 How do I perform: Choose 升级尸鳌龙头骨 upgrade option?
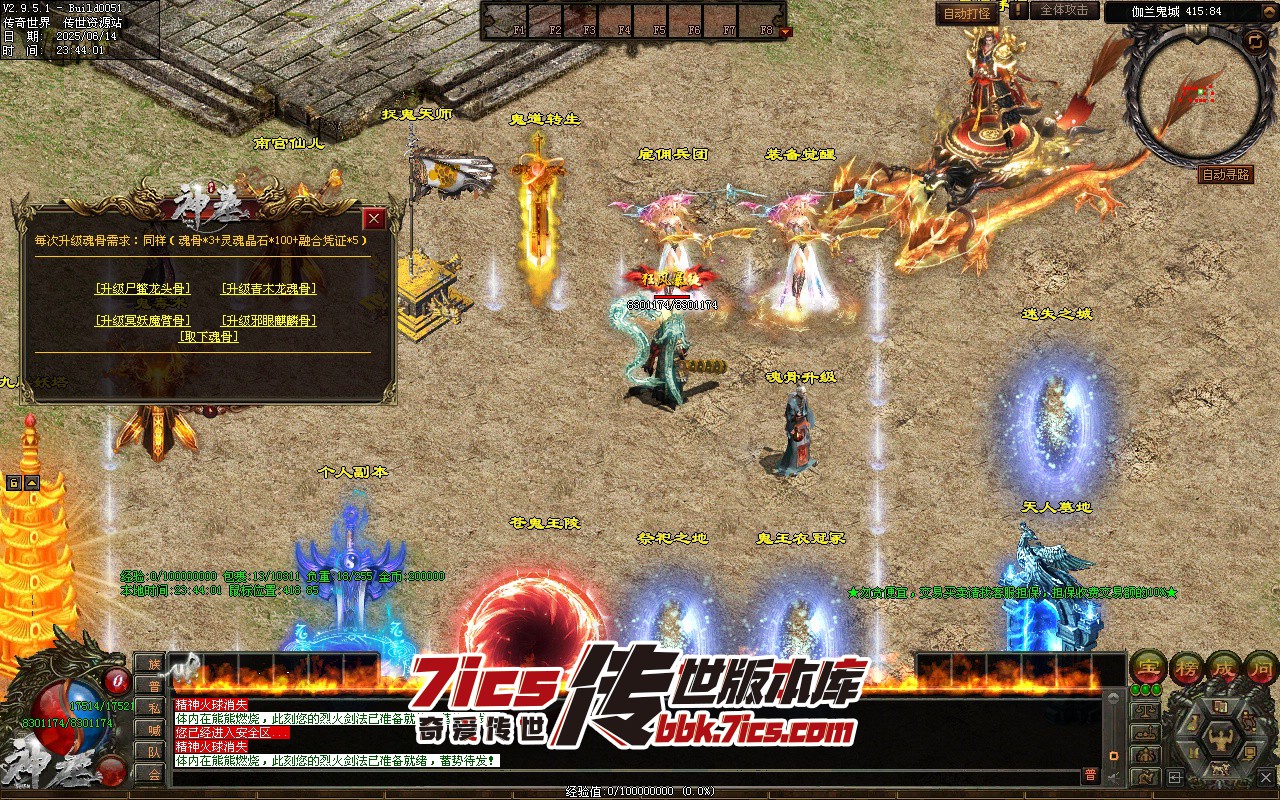pos(142,289)
